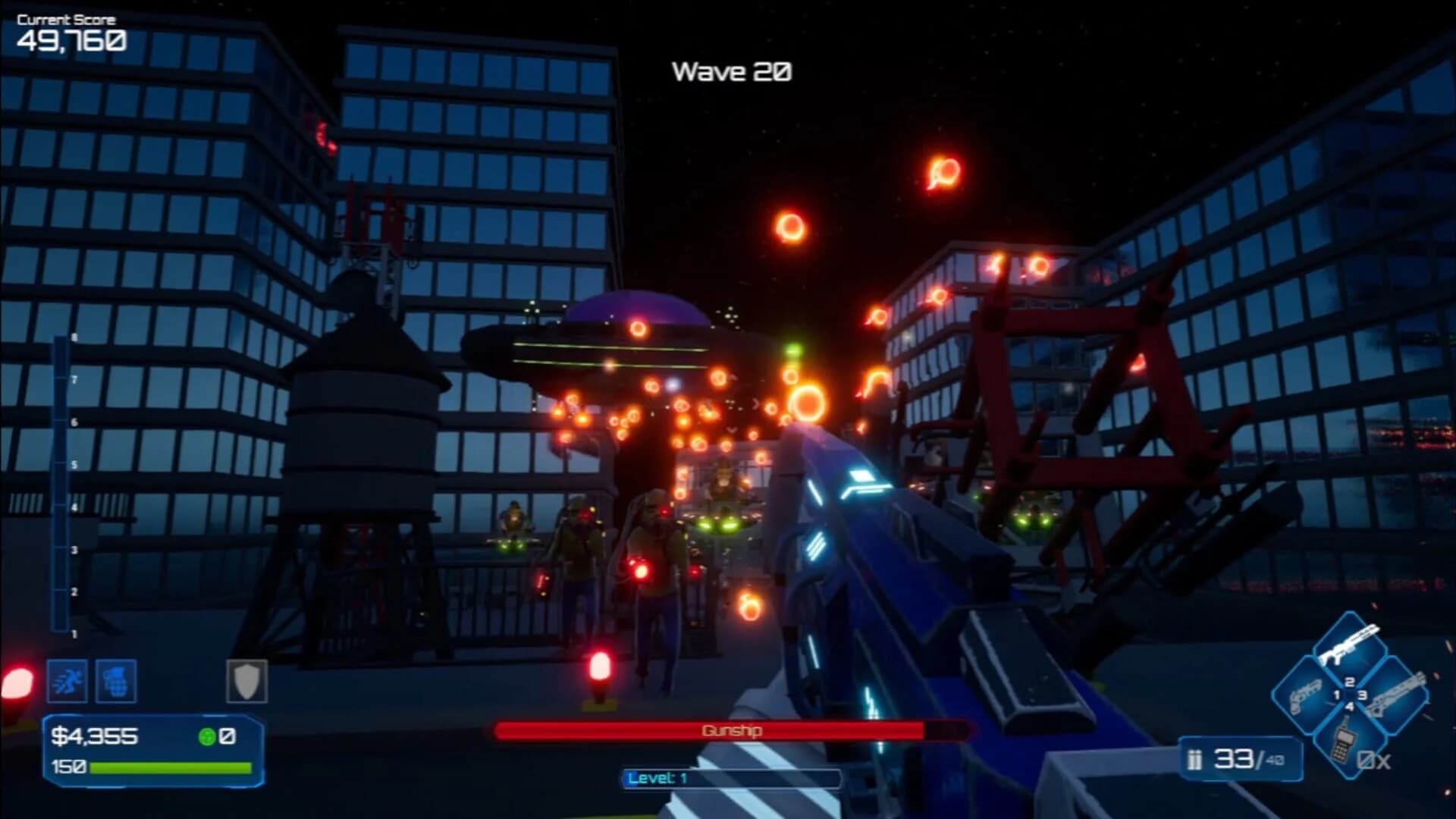Click the Wave 20 header text
The height and width of the screenshot is (819, 1456).
pos(732,72)
